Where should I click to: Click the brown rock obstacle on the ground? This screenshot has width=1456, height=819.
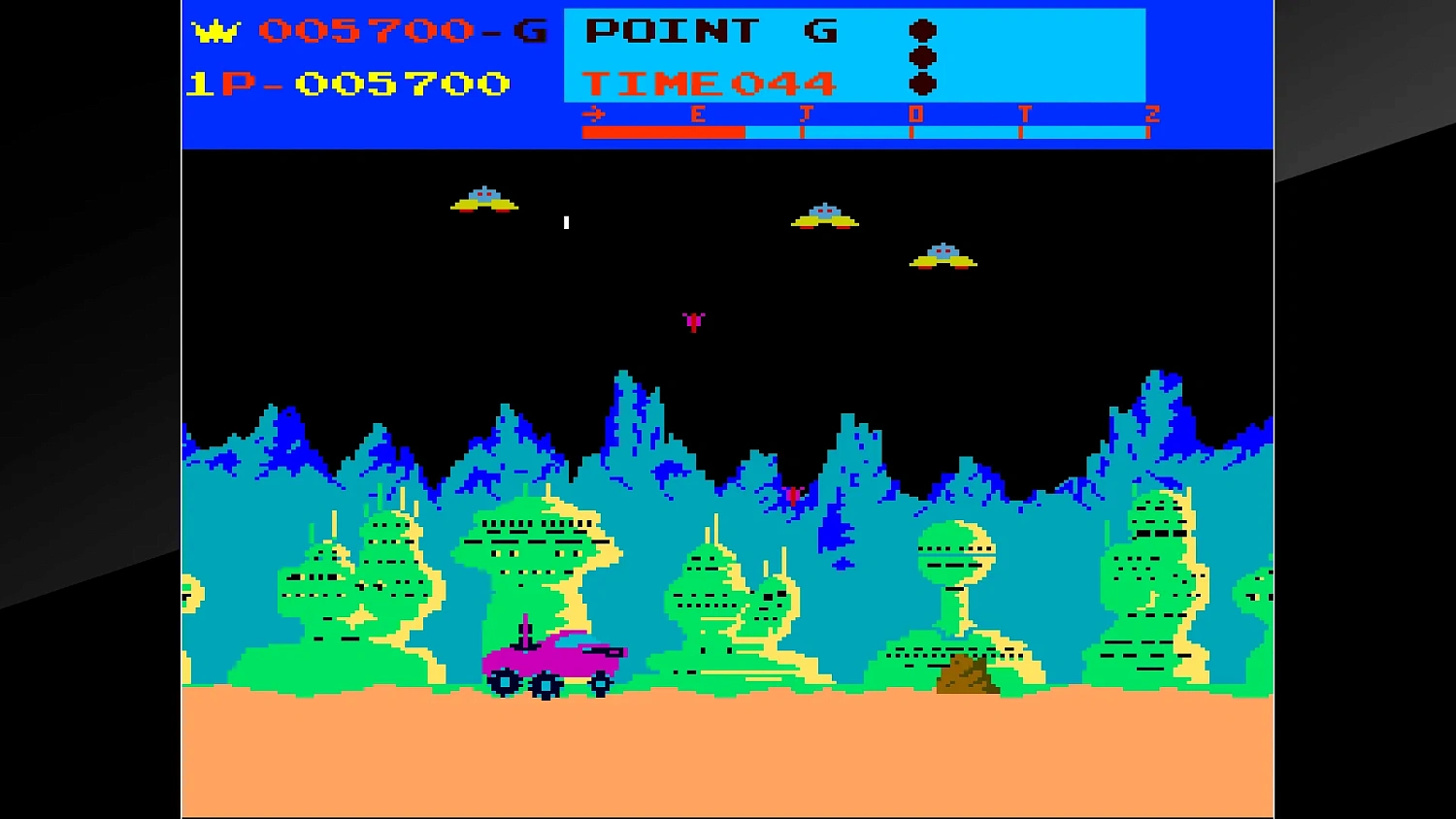point(966,674)
